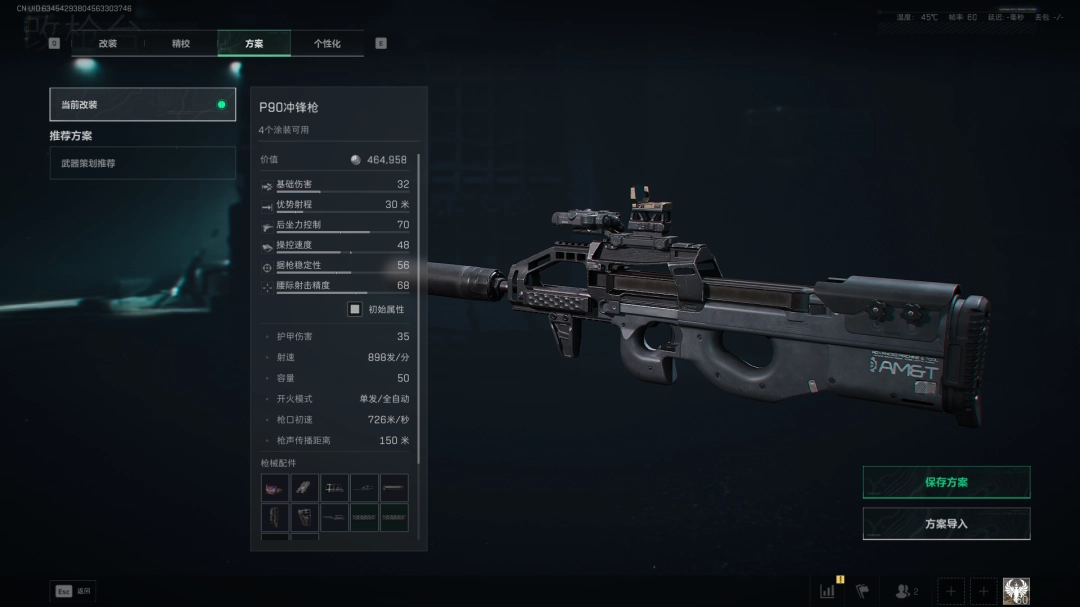The width and height of the screenshot is (1080, 607).
Task: Select the 方案 tab
Action: [x=254, y=44]
